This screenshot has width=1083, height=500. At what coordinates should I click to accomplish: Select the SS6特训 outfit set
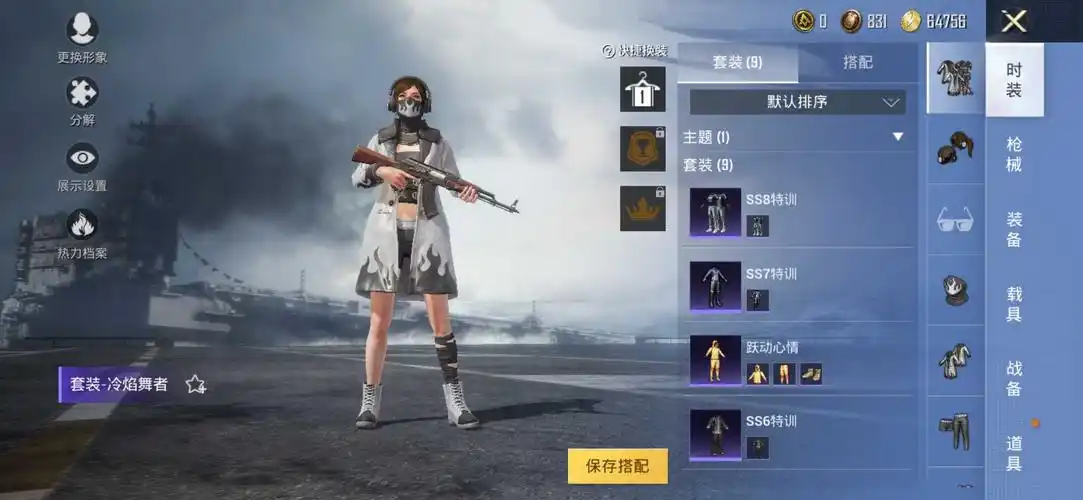(x=800, y=434)
